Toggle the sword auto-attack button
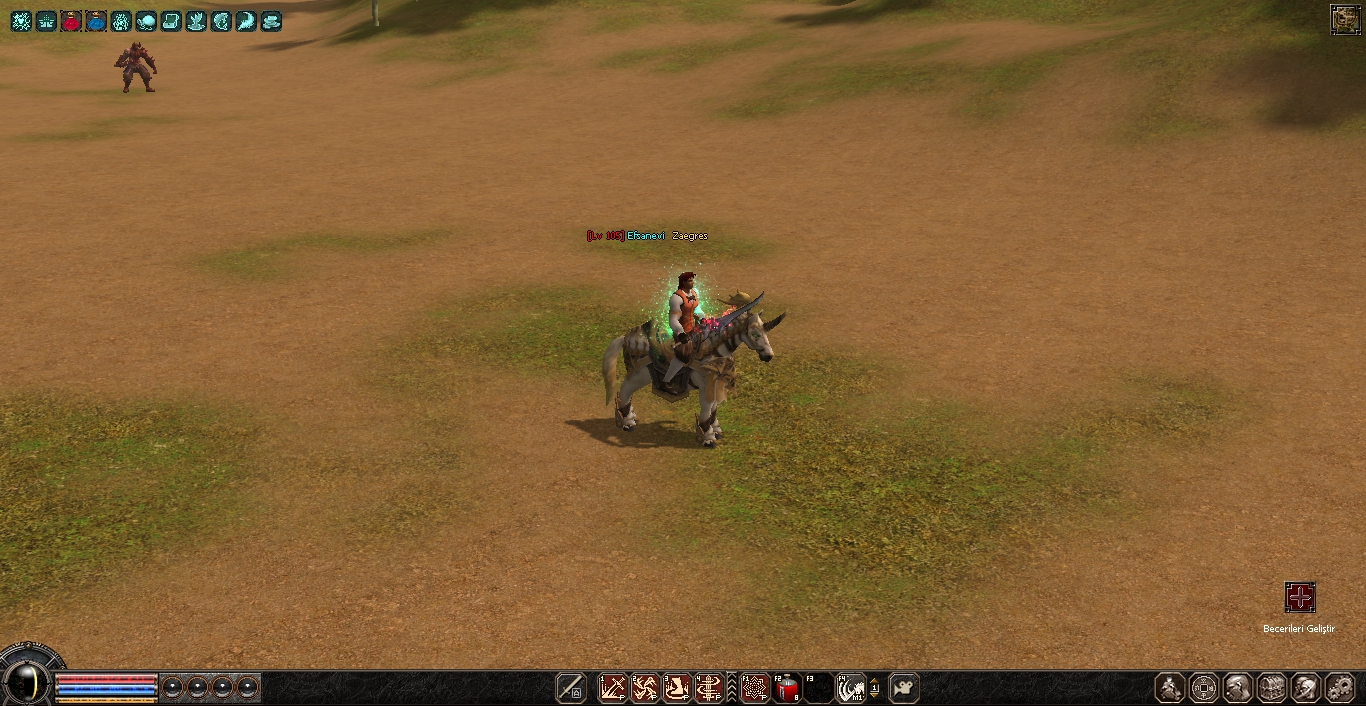Image resolution: width=1366 pixels, height=706 pixels. tap(571, 688)
